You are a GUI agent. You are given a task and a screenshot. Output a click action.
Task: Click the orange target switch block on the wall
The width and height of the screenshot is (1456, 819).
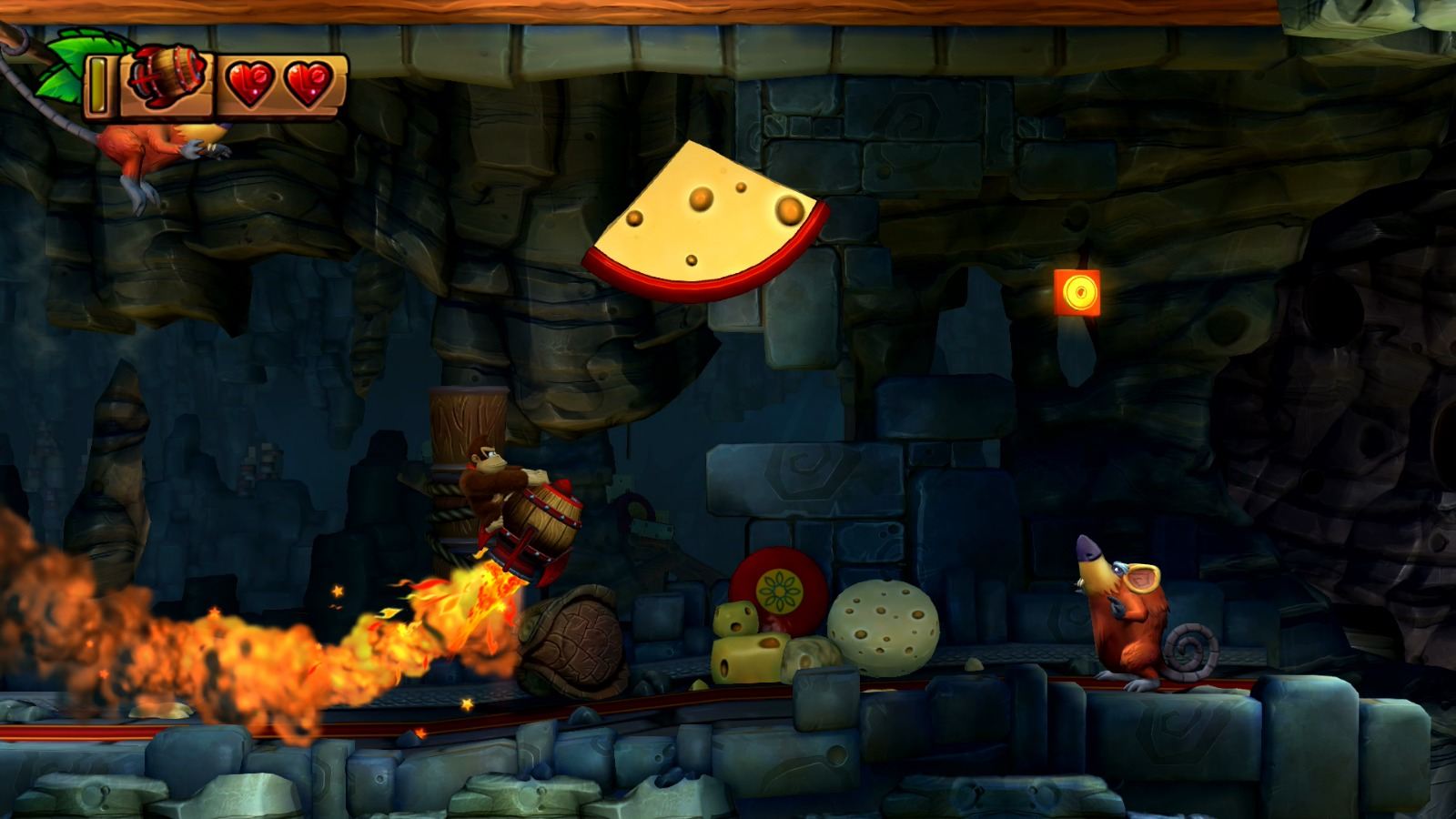pyautogui.click(x=1077, y=290)
